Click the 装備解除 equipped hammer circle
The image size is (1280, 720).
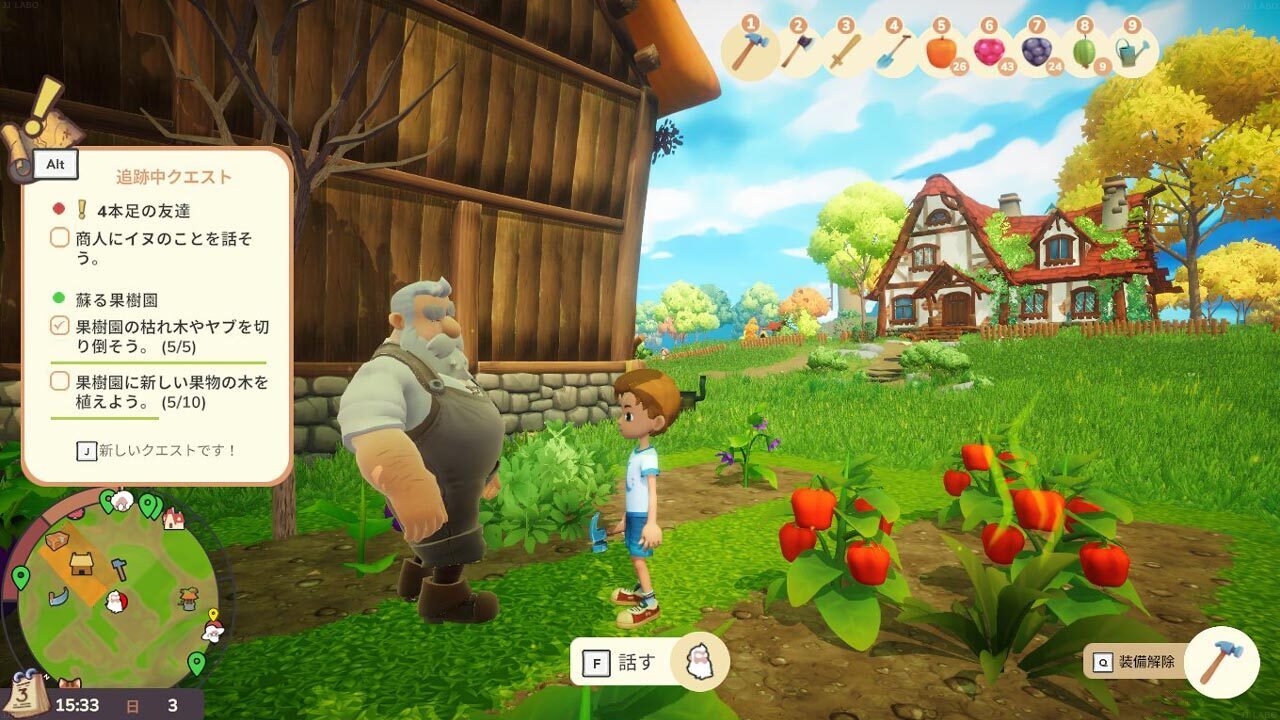(x=1221, y=662)
